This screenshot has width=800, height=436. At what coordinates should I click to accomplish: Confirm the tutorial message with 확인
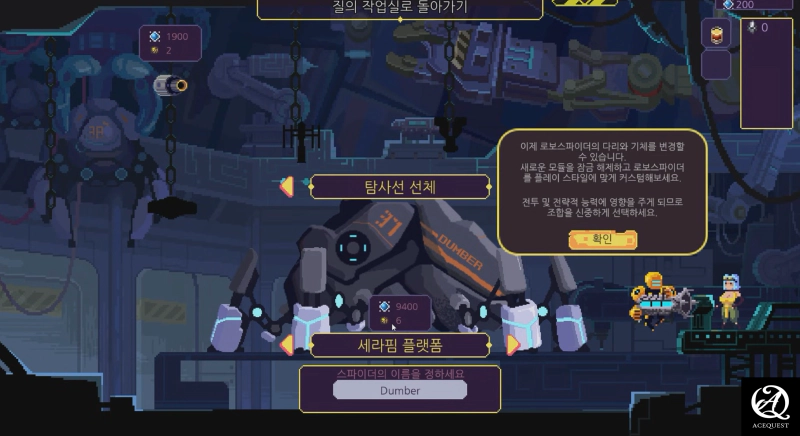[x=602, y=239]
